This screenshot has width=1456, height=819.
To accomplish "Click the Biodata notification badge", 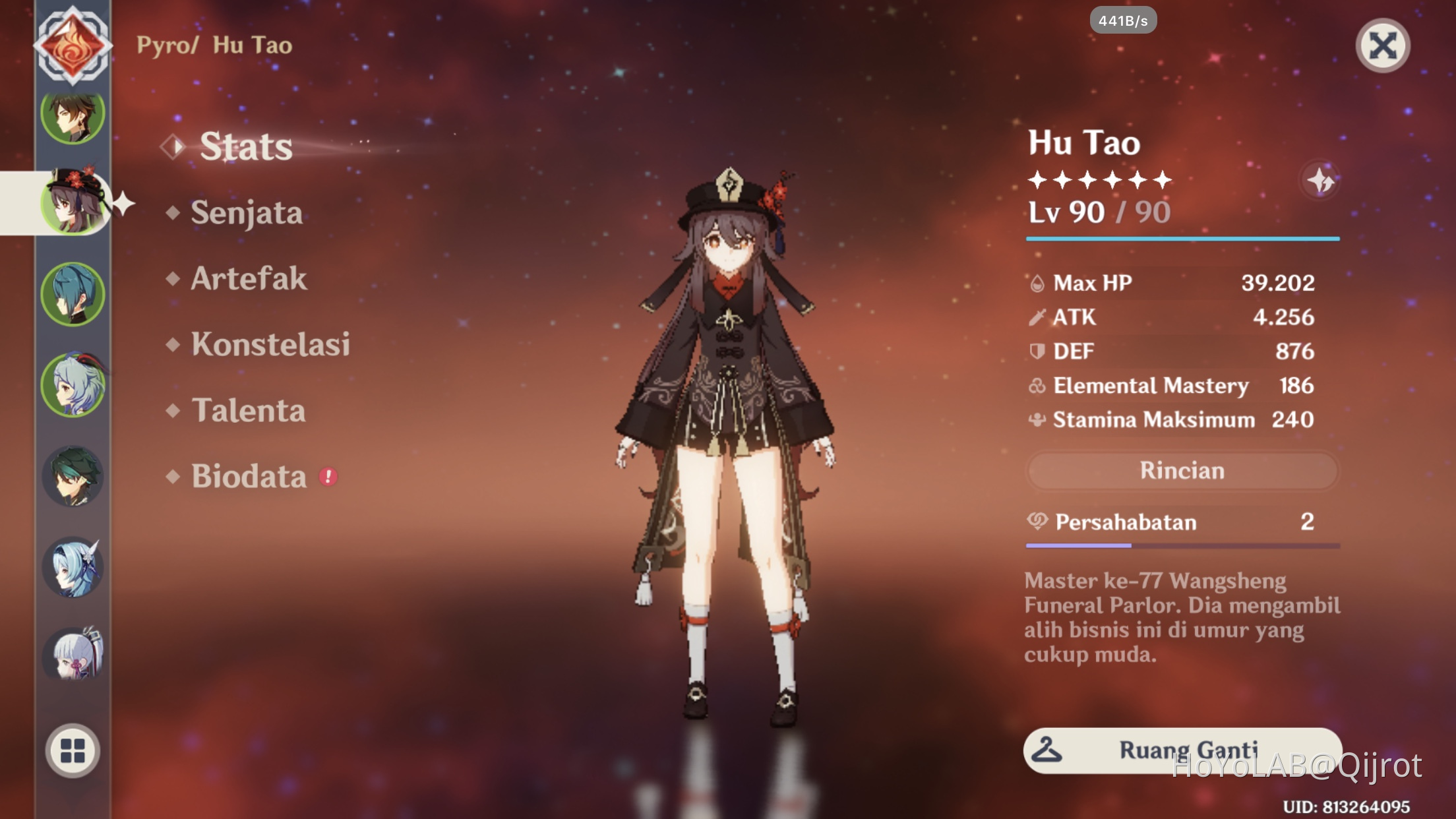I will [328, 477].
